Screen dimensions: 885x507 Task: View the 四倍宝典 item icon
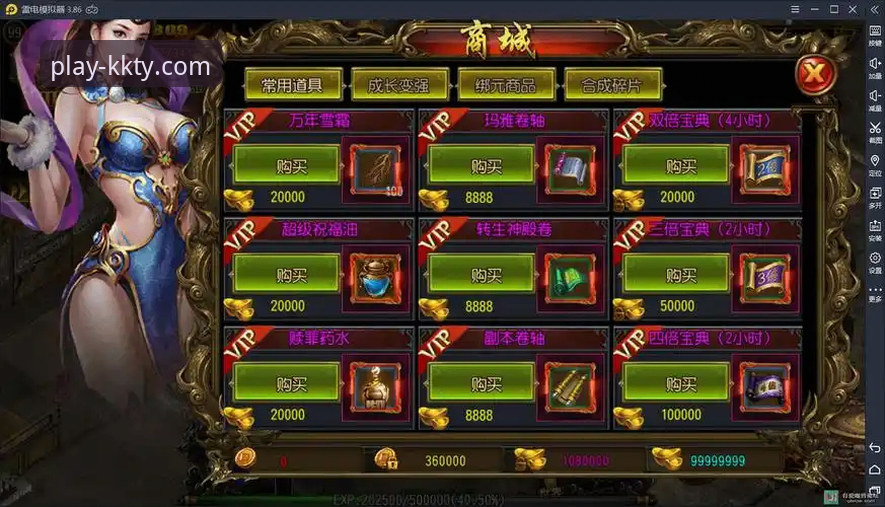point(765,385)
